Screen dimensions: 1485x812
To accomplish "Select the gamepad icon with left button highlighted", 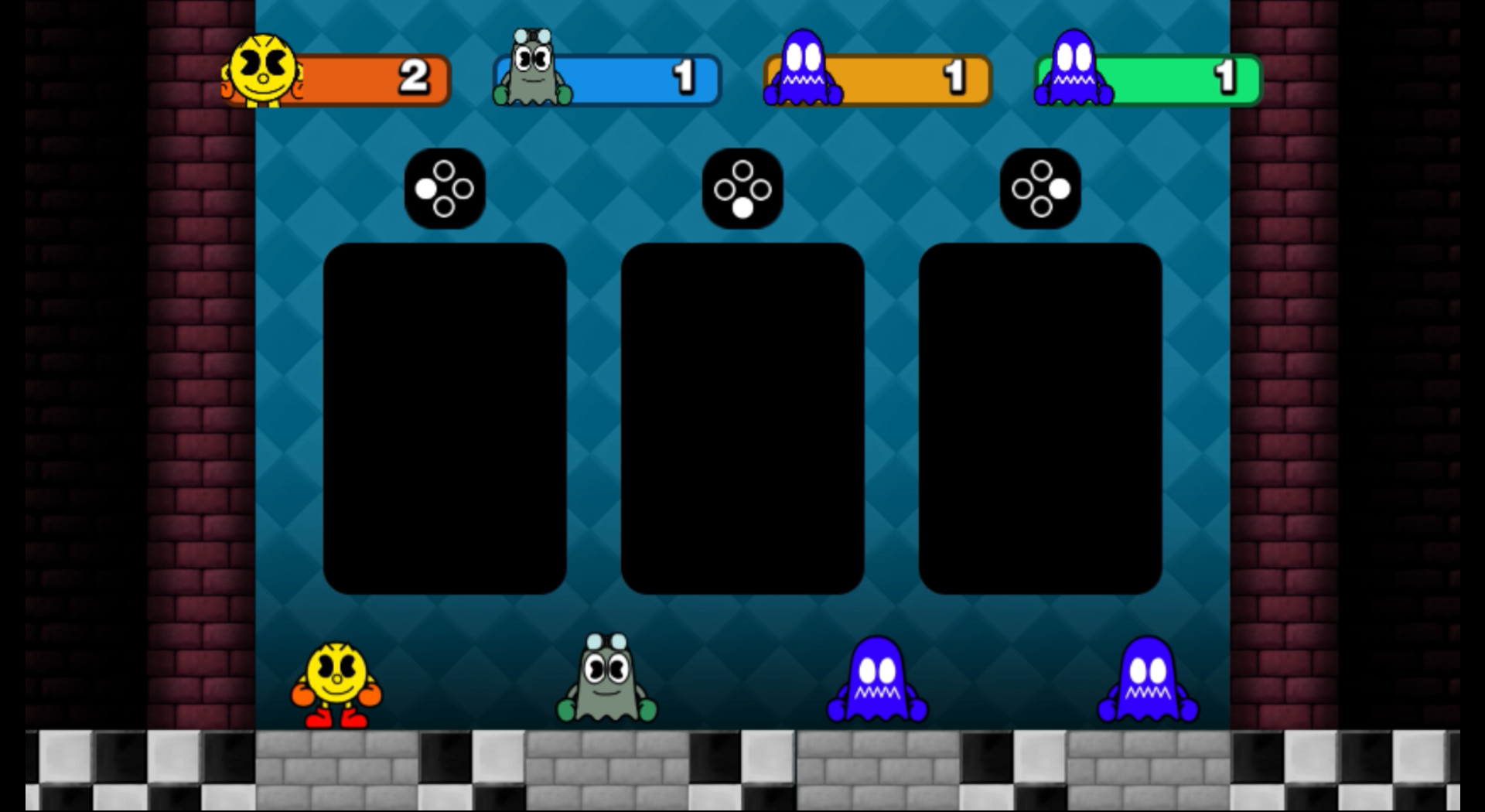I will 445,188.
